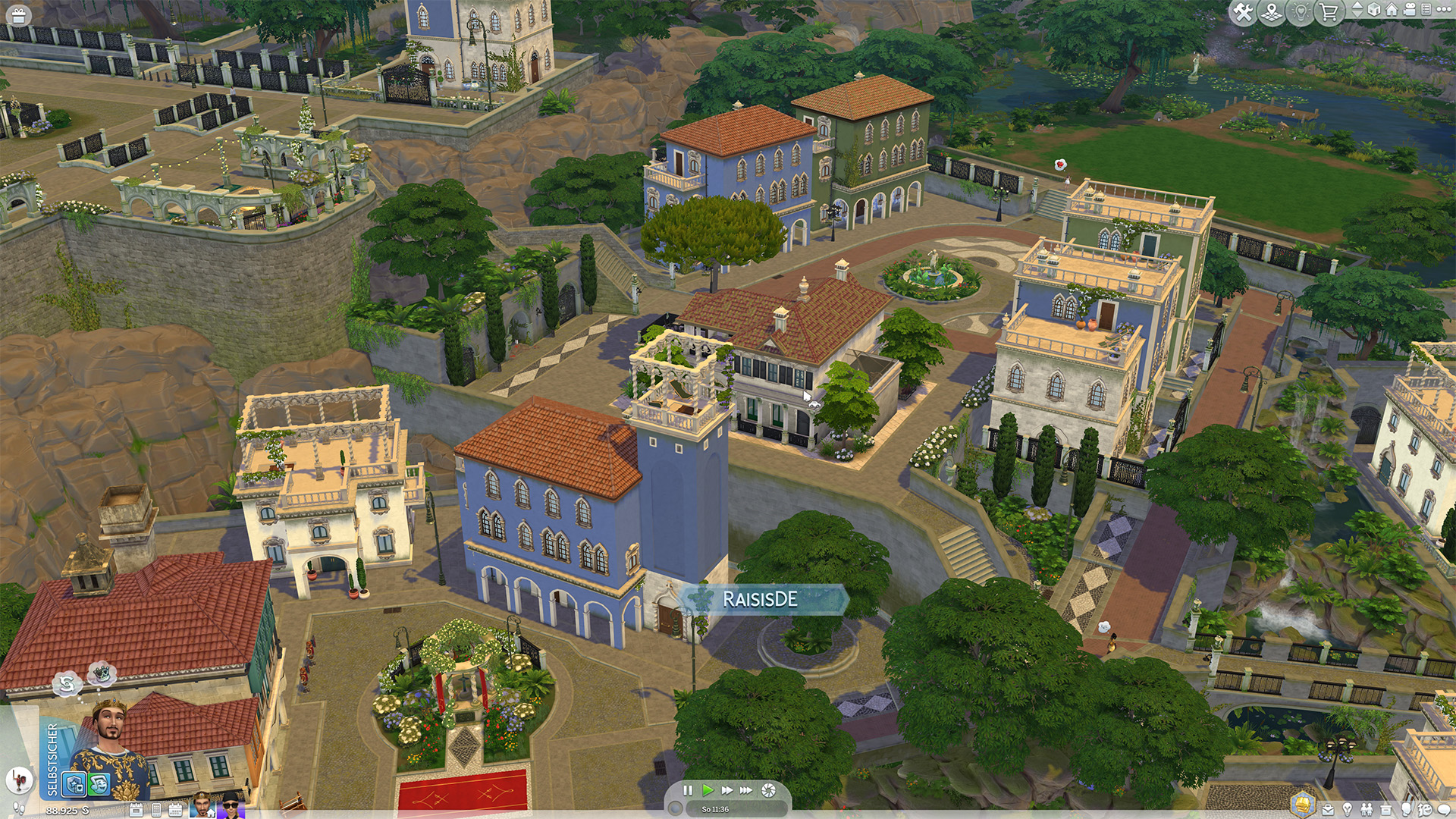
Task: Open the relationships panel
Action: [1367, 810]
